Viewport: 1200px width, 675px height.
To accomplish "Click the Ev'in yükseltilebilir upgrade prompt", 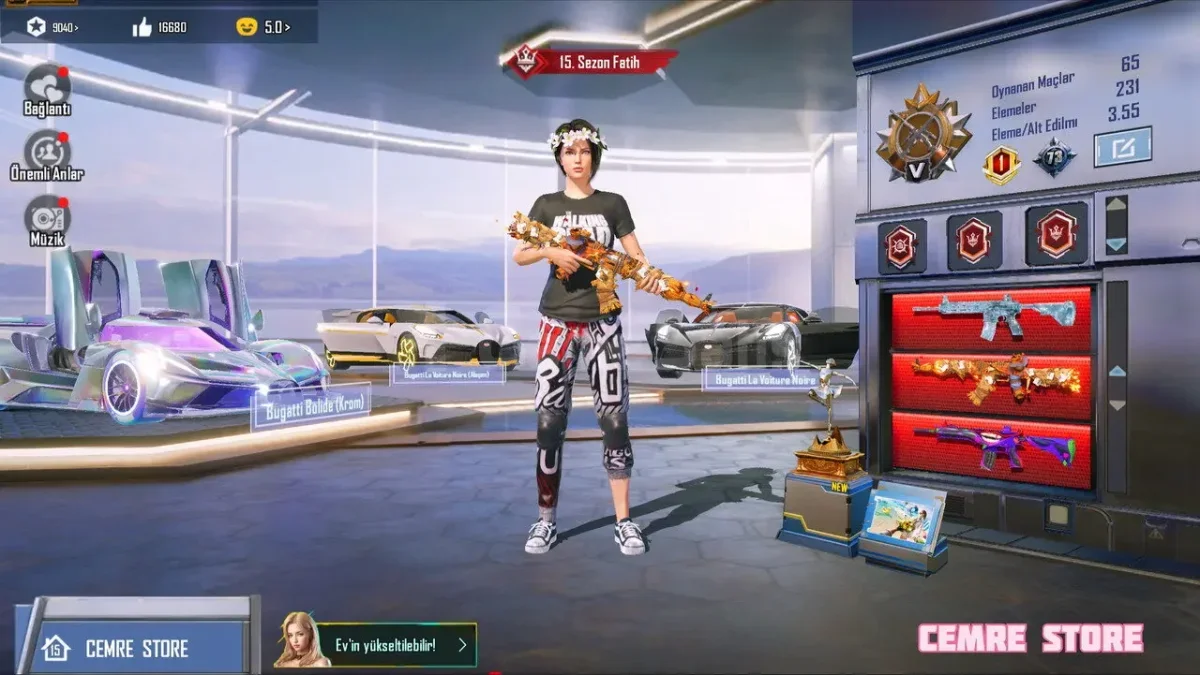I will point(376,645).
